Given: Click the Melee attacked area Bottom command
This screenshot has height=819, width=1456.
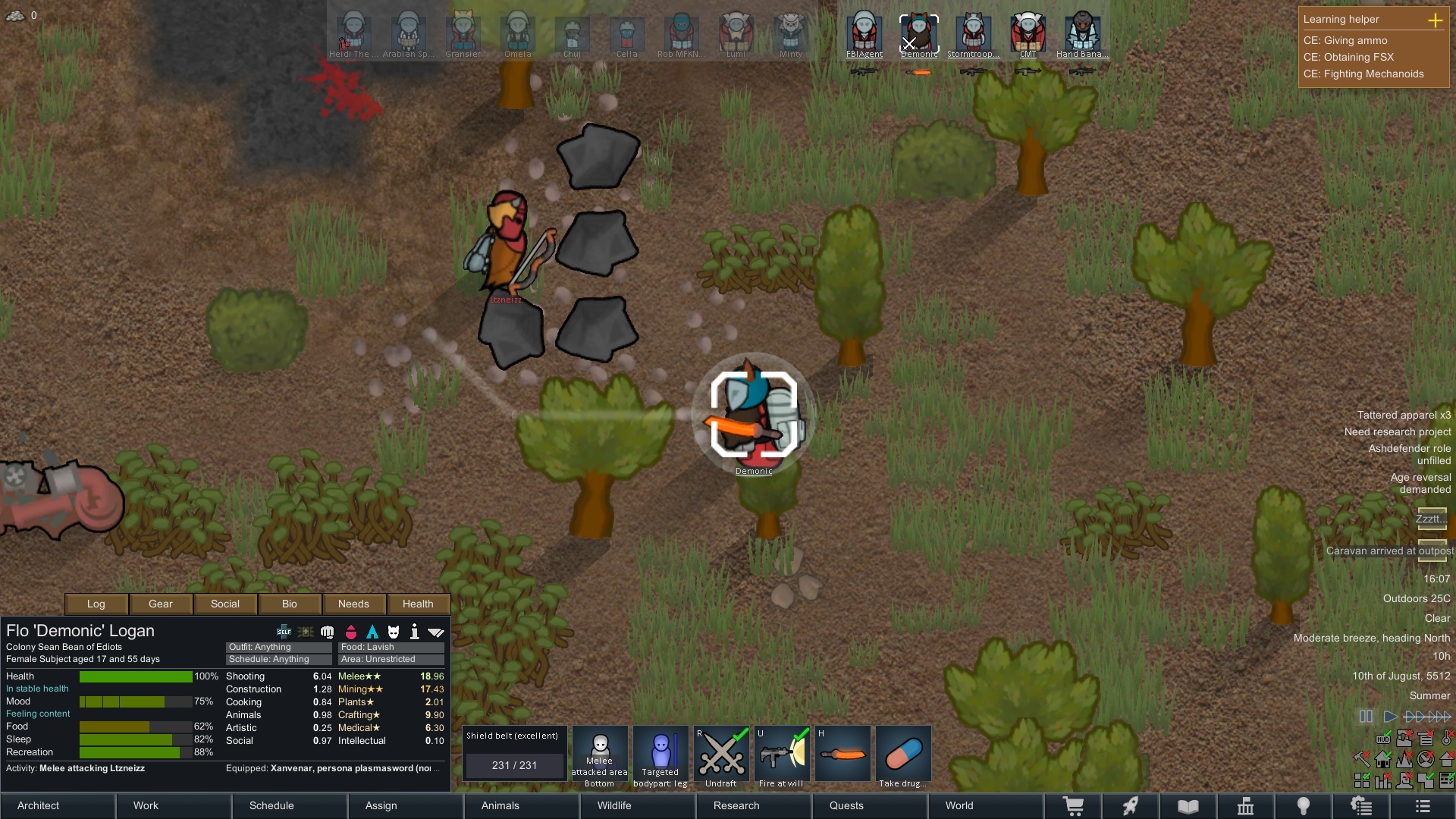Looking at the screenshot, I should [599, 755].
